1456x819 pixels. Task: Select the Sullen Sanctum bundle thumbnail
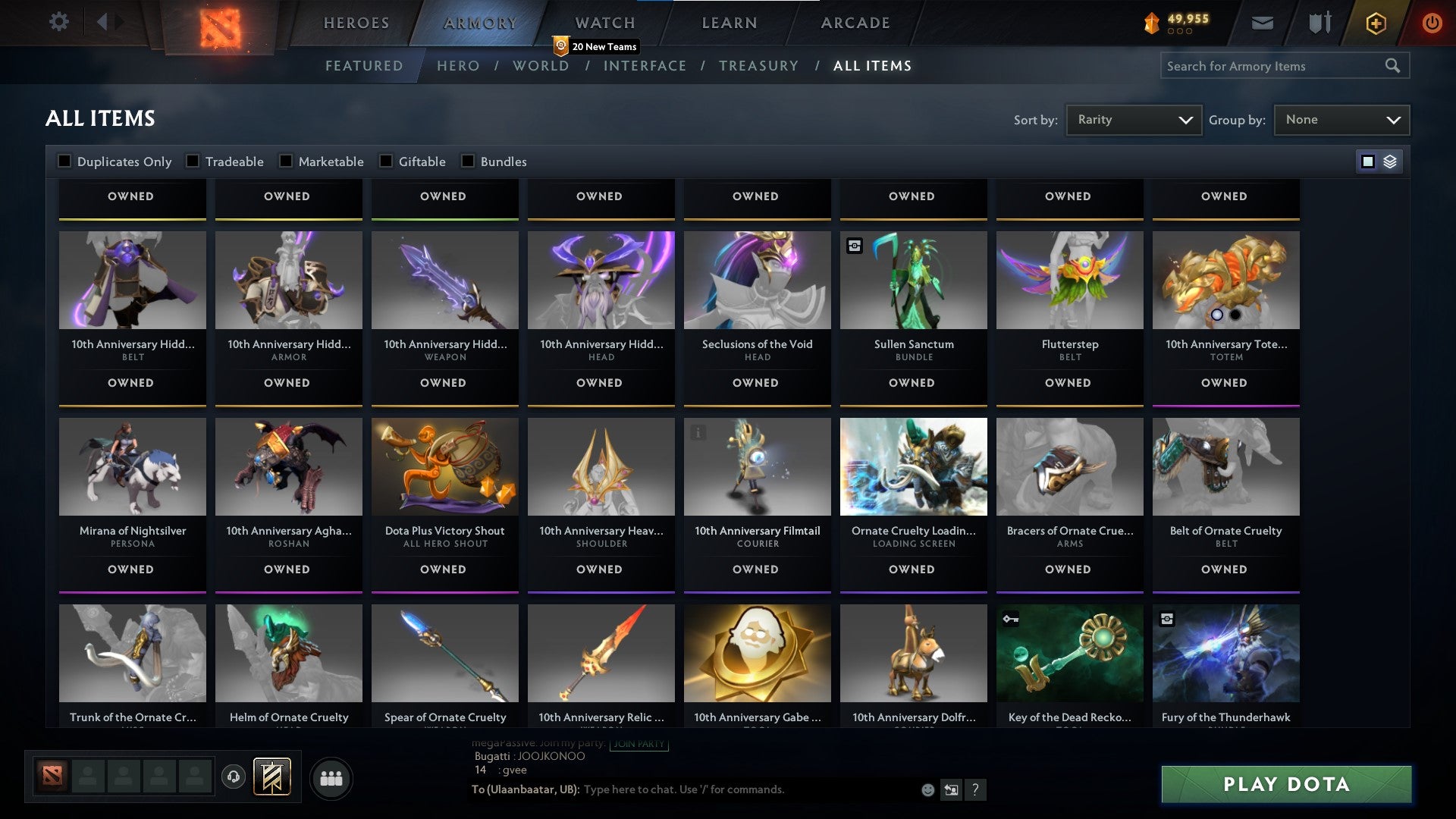(913, 280)
